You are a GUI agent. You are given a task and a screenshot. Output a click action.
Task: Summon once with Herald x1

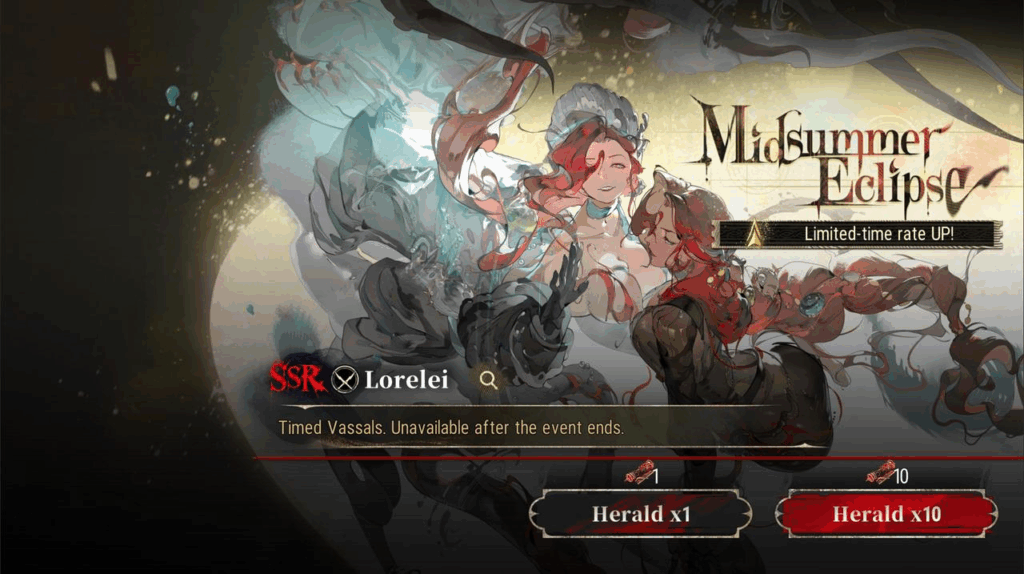tap(640, 514)
